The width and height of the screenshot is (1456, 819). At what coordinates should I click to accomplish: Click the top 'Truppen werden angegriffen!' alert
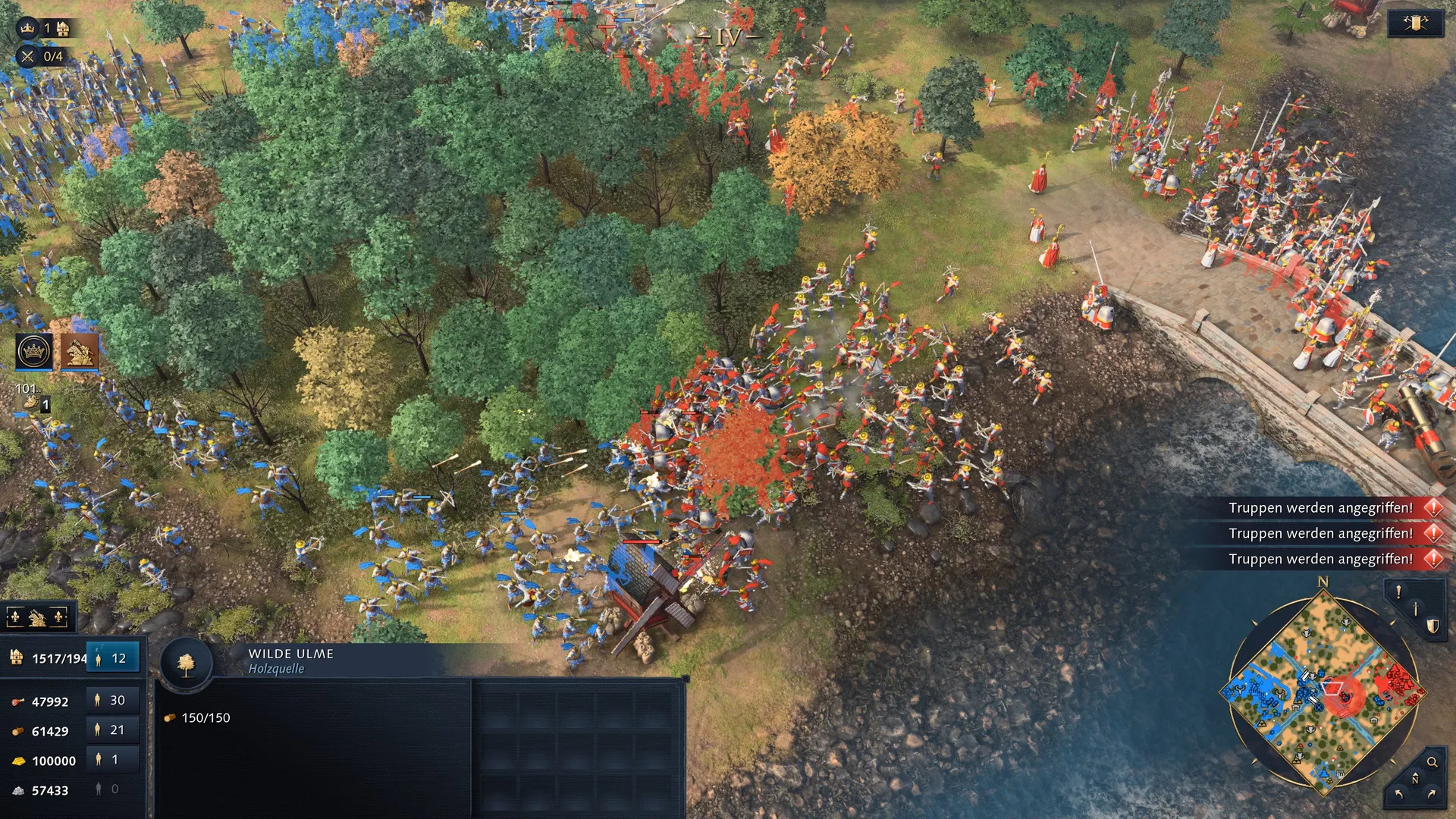click(1321, 508)
